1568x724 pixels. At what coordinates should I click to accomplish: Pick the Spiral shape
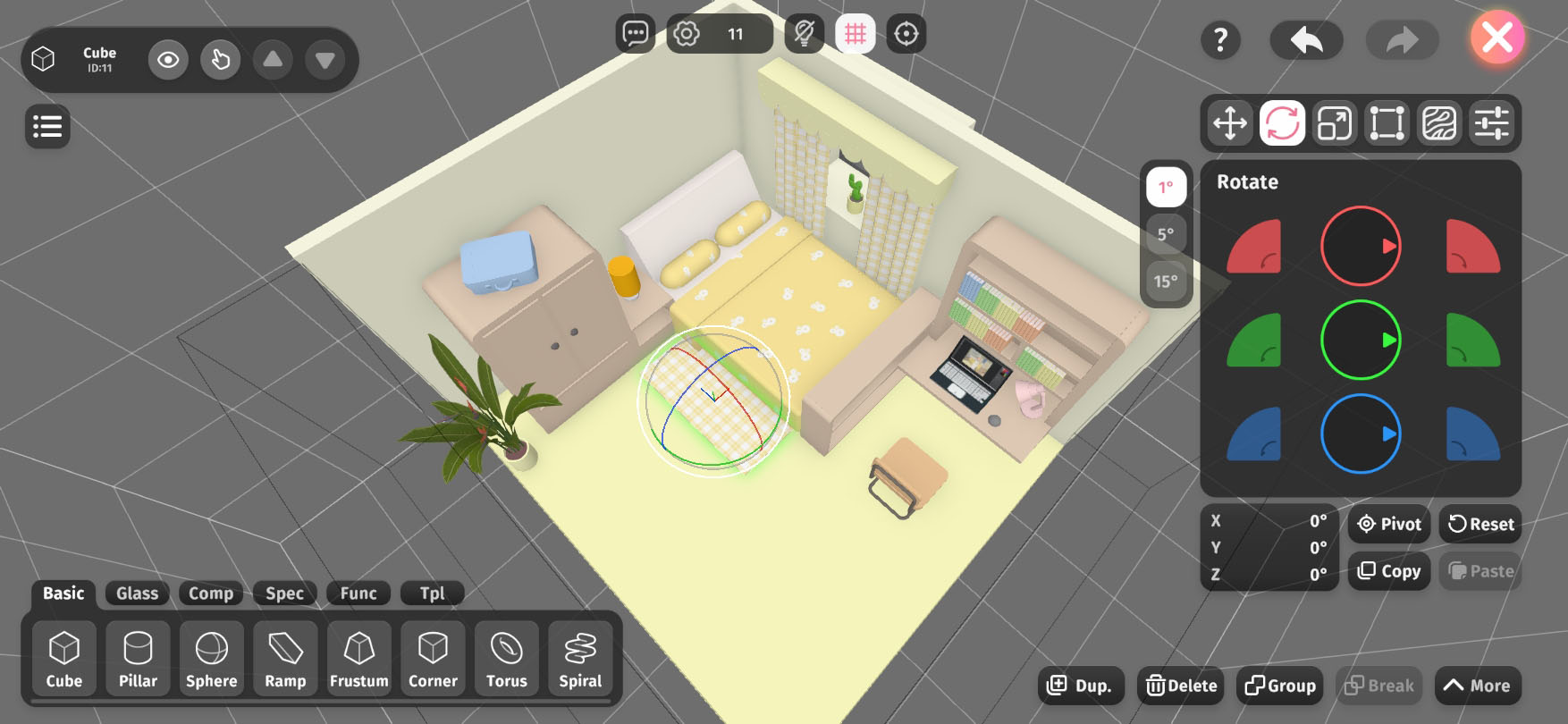580,659
